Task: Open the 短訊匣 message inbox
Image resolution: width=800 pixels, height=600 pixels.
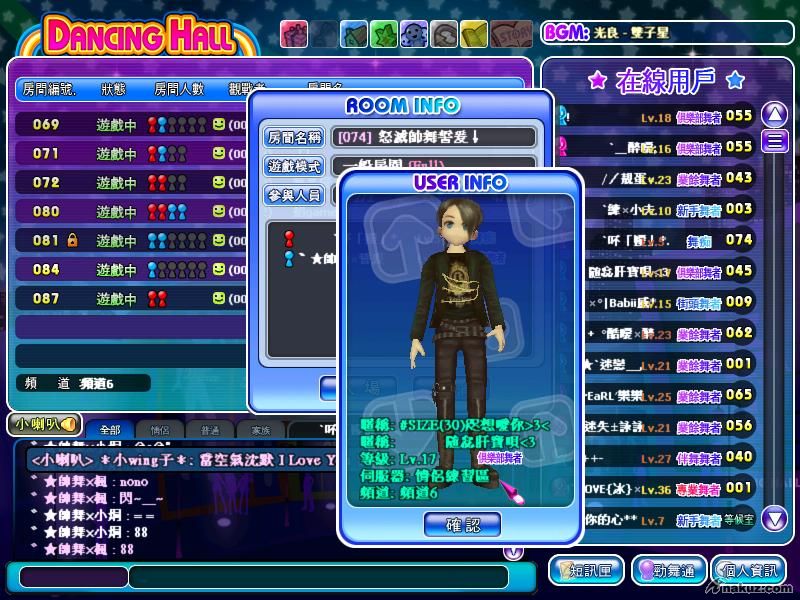Action: click(x=586, y=571)
